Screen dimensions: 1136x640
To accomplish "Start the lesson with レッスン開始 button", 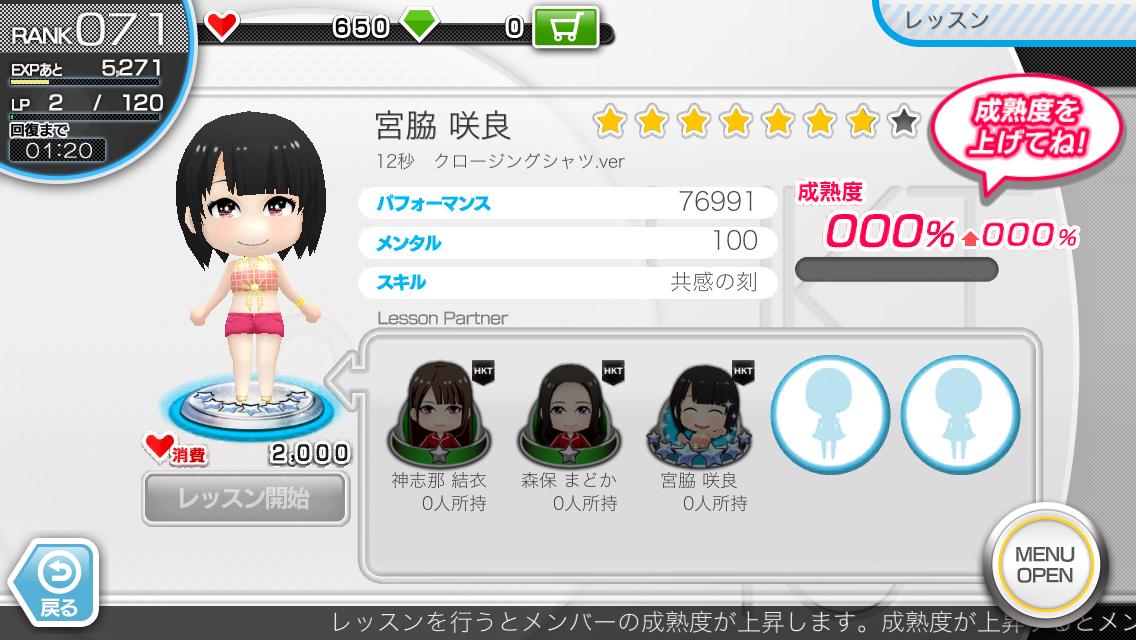I will point(245,498).
